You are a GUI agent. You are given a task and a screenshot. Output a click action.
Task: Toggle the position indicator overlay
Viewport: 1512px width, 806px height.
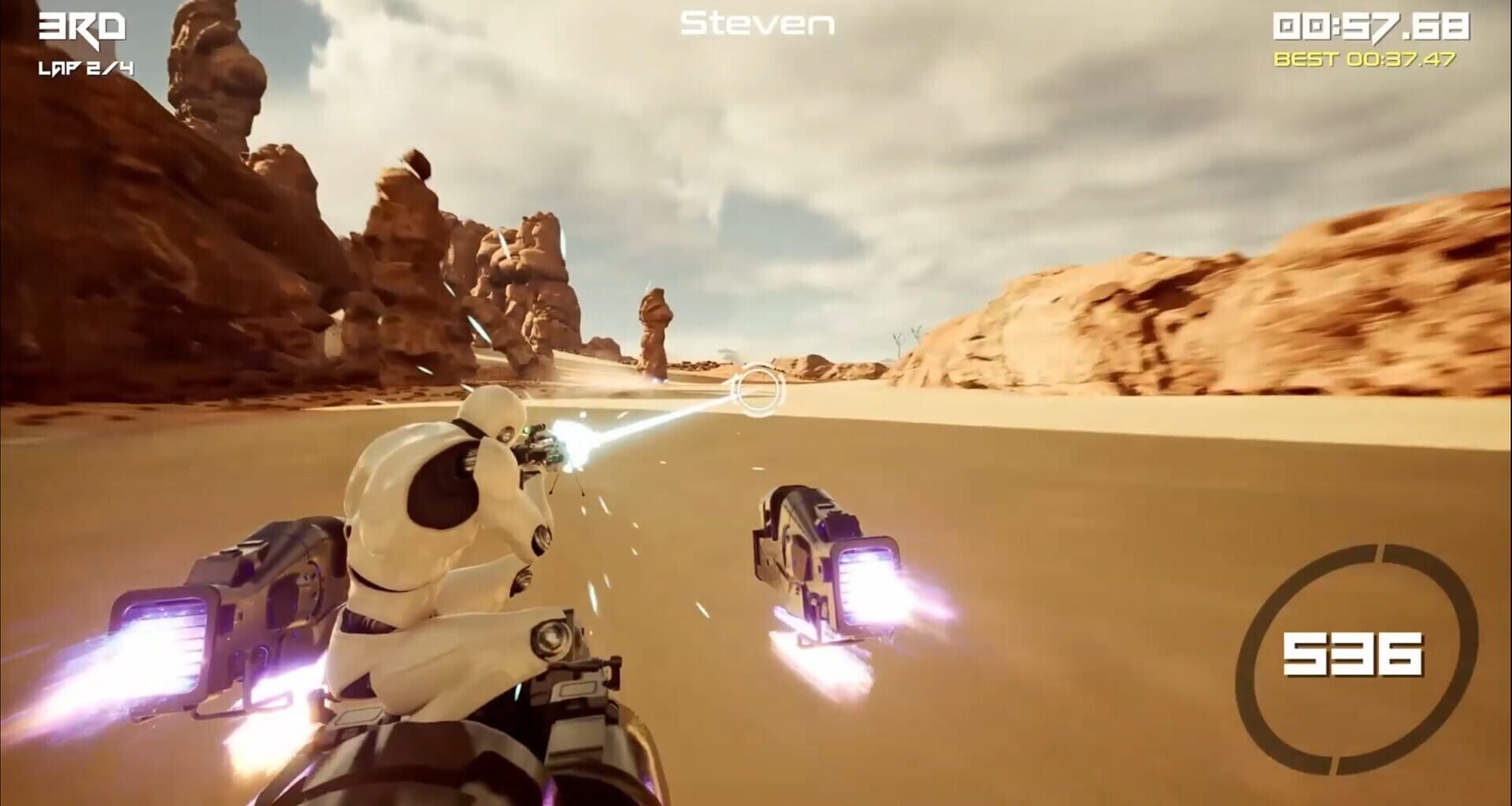click(x=81, y=25)
